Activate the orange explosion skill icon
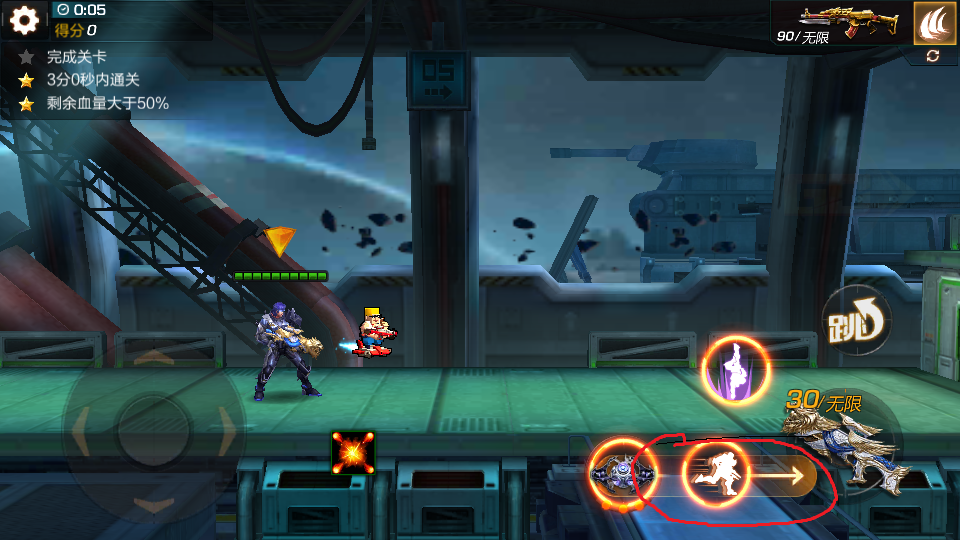This screenshot has height=540, width=960. point(353,453)
